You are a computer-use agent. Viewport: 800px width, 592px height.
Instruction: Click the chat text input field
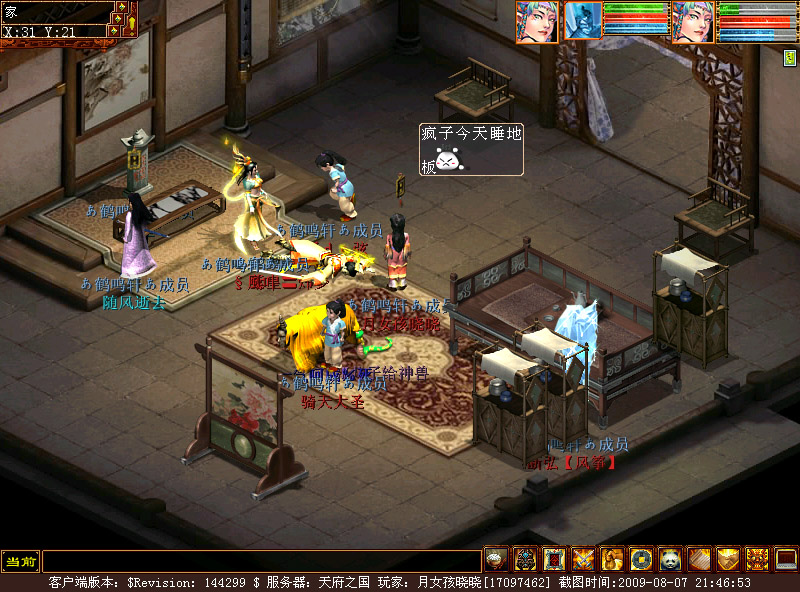pyautogui.click(x=261, y=562)
